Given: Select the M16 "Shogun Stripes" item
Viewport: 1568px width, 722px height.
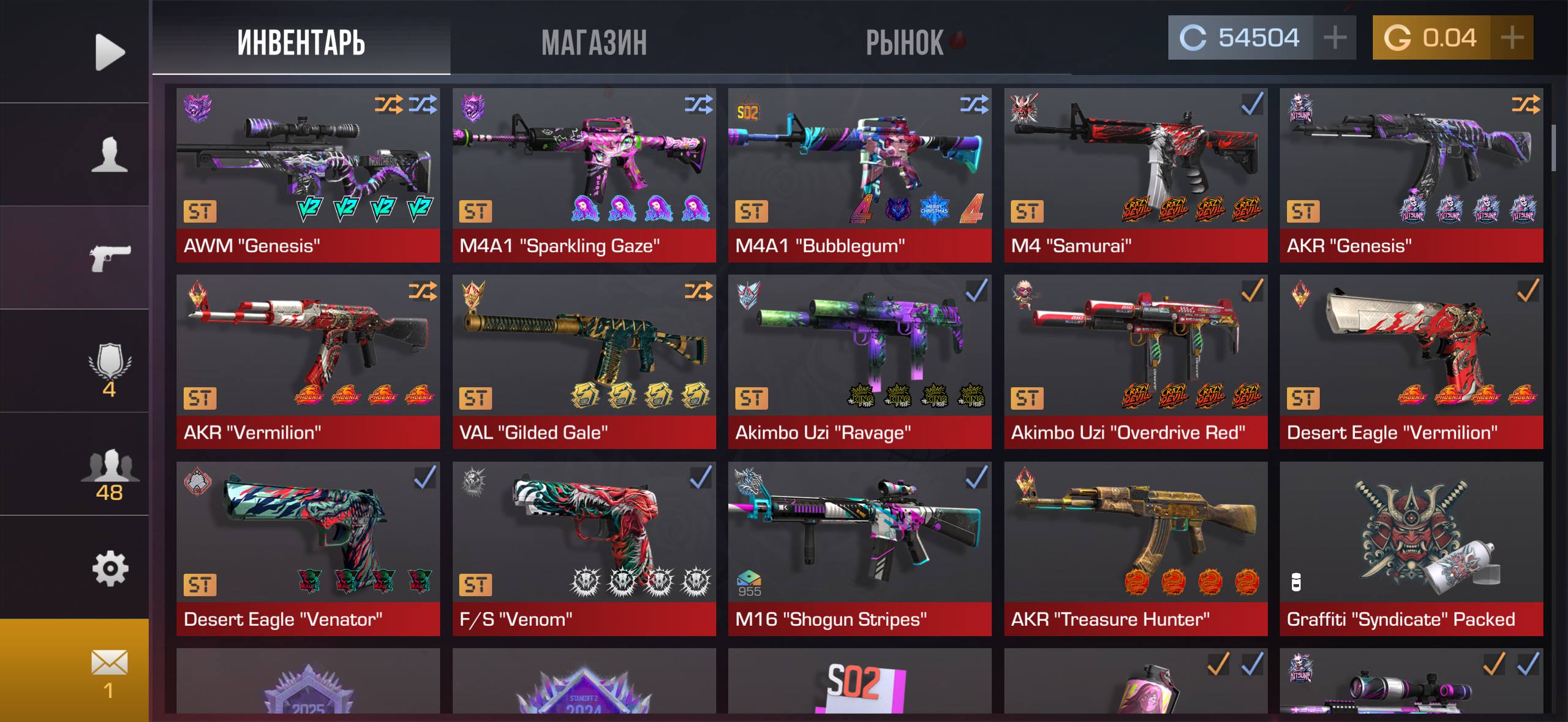Looking at the screenshot, I should point(859,549).
